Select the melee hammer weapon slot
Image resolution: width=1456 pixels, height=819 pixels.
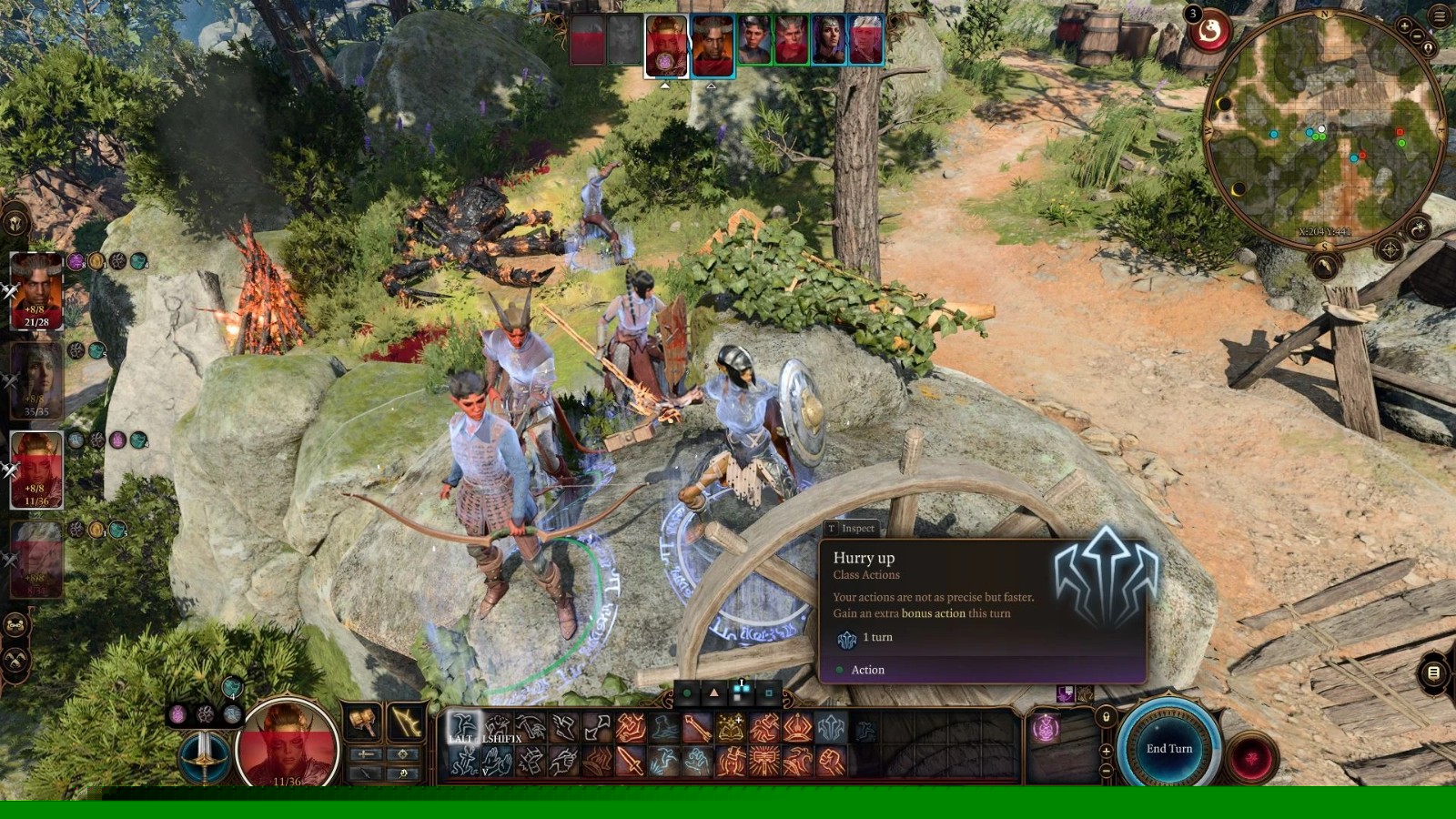(364, 723)
